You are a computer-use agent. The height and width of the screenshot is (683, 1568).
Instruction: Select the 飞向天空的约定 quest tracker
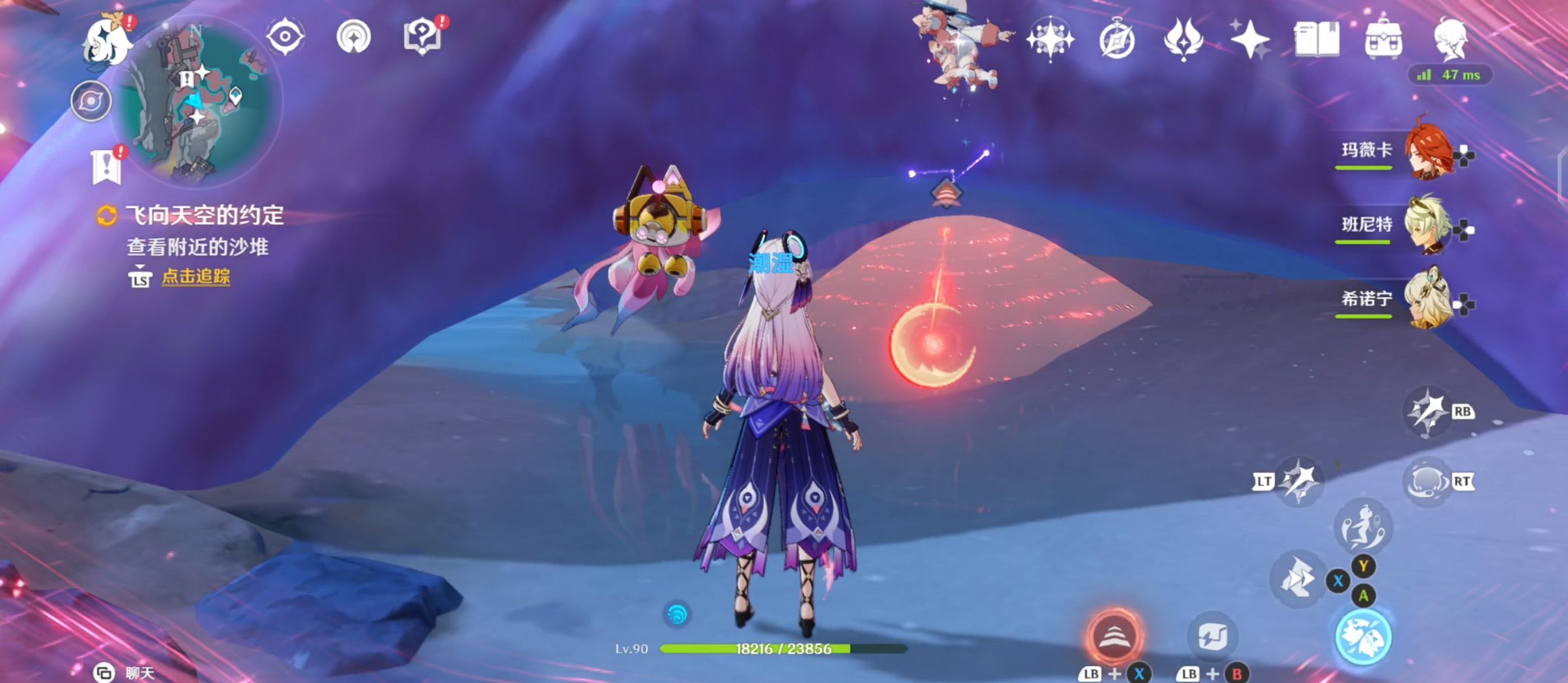click(204, 216)
